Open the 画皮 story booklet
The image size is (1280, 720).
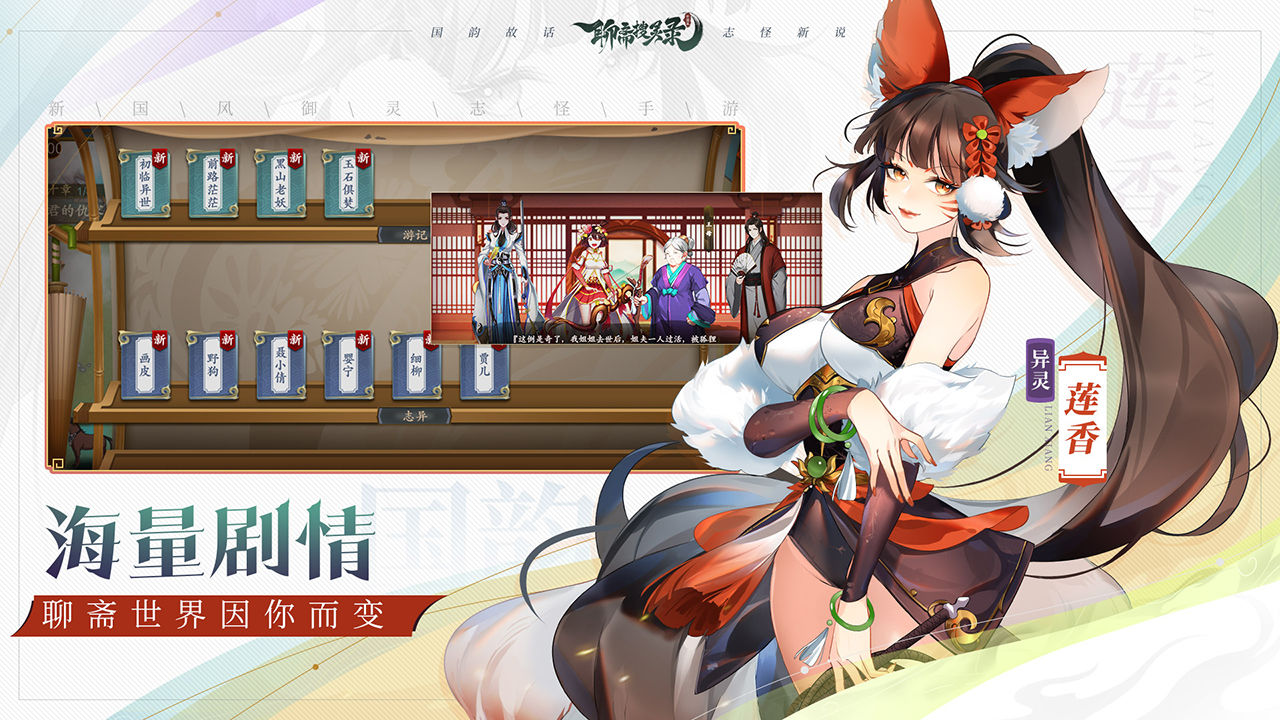tap(147, 365)
